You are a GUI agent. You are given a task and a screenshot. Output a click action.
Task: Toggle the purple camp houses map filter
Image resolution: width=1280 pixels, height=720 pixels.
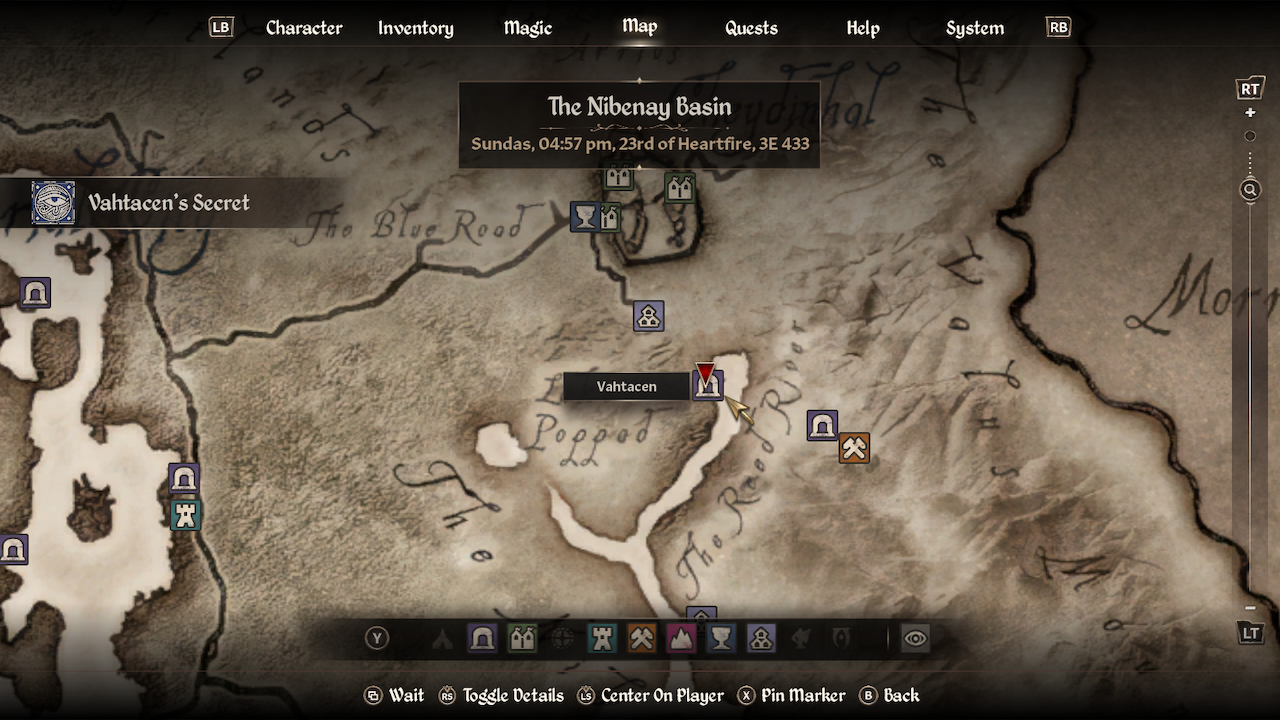click(x=761, y=638)
